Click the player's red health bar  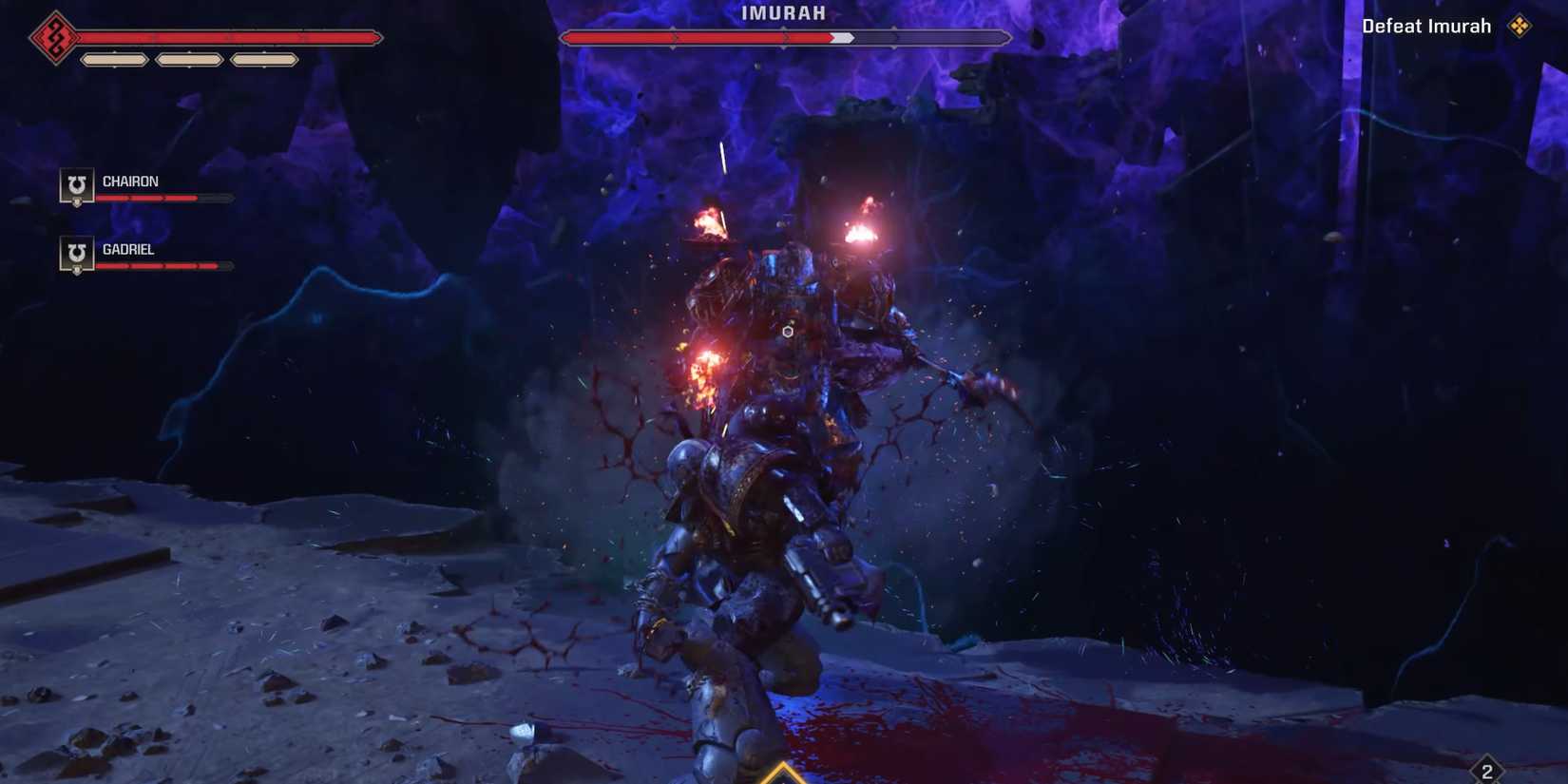[228, 38]
